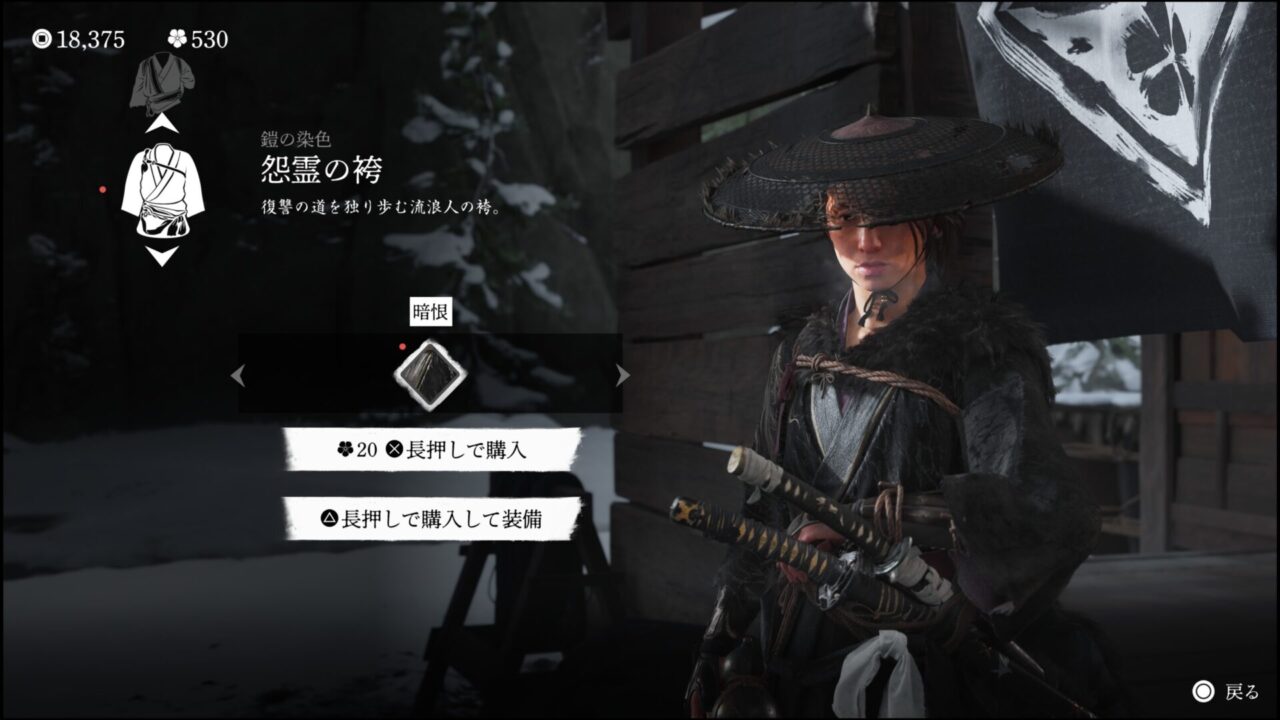Click the down arrow below the armor icon
The height and width of the screenshot is (720, 1280).
click(161, 255)
